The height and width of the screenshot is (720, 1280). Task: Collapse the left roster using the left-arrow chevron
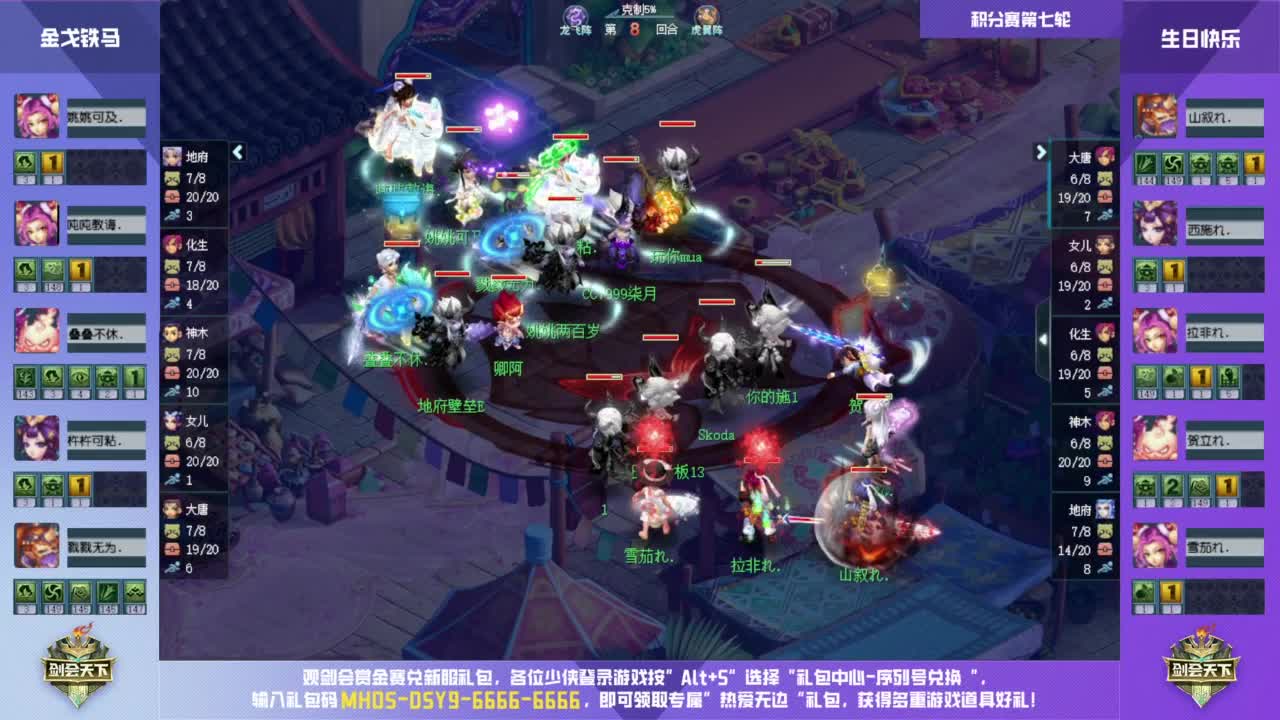tap(238, 153)
